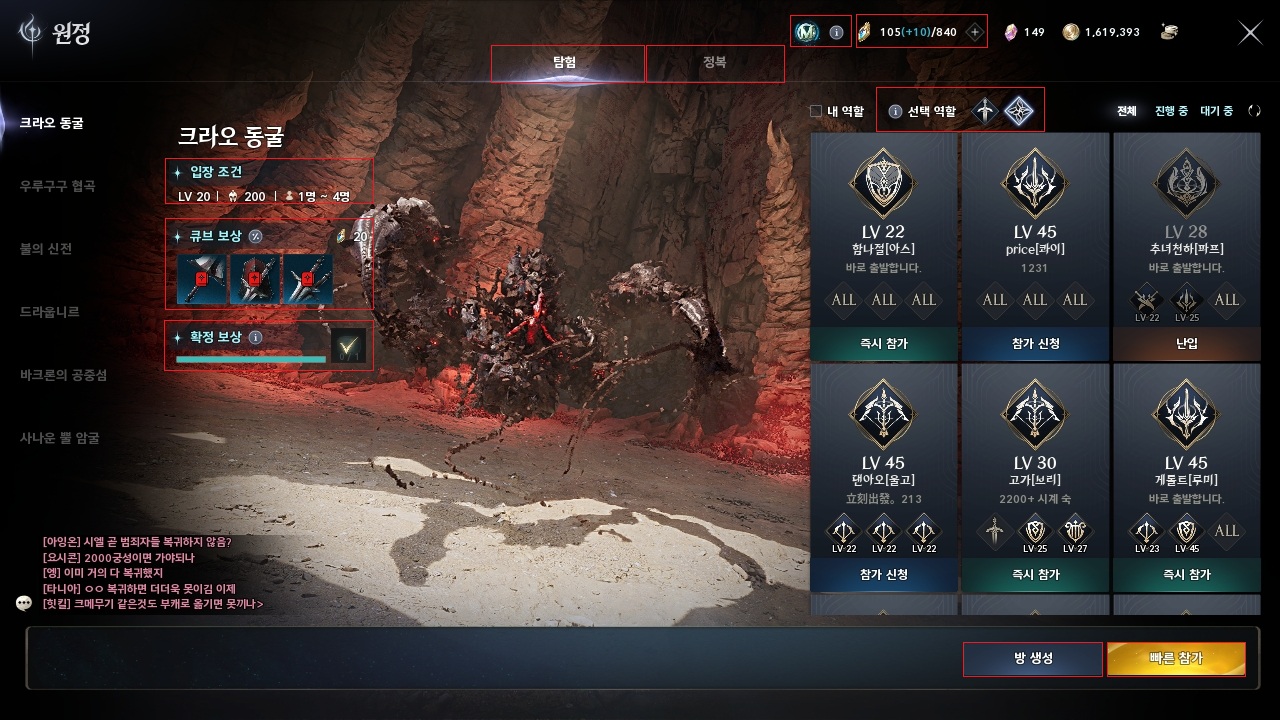The image size is (1280, 720).
Task: Toggle the 내 역할 checkbox
Action: click(816, 111)
